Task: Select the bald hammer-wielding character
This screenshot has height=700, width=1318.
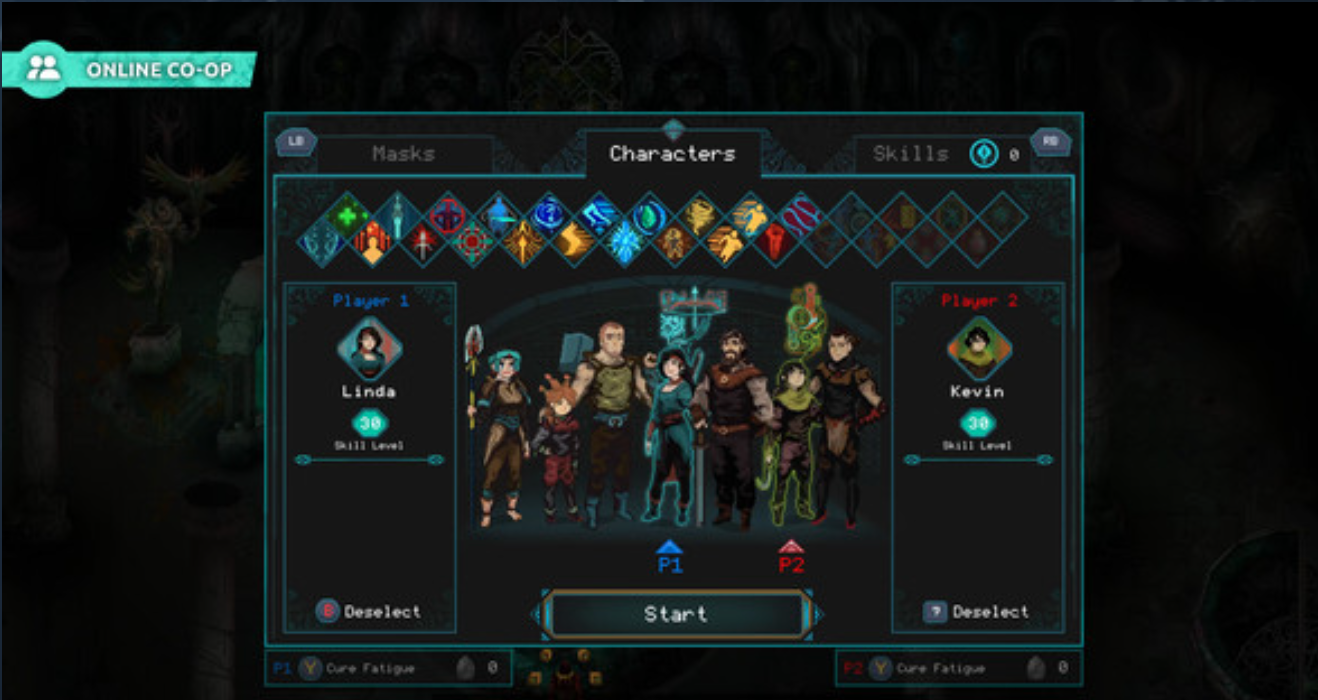Action: pos(607,420)
